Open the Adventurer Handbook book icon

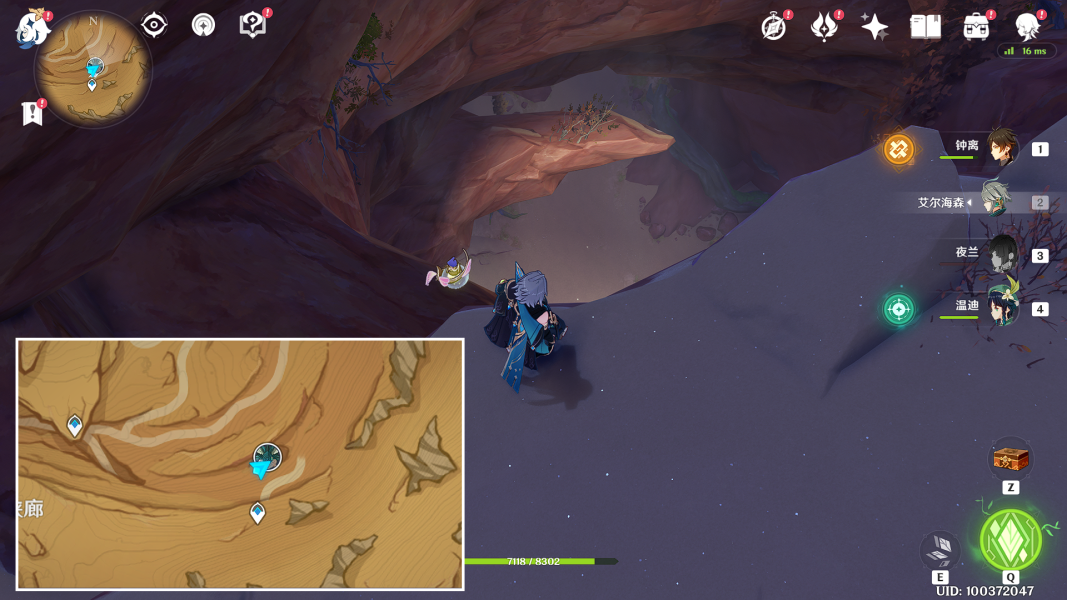point(925,27)
